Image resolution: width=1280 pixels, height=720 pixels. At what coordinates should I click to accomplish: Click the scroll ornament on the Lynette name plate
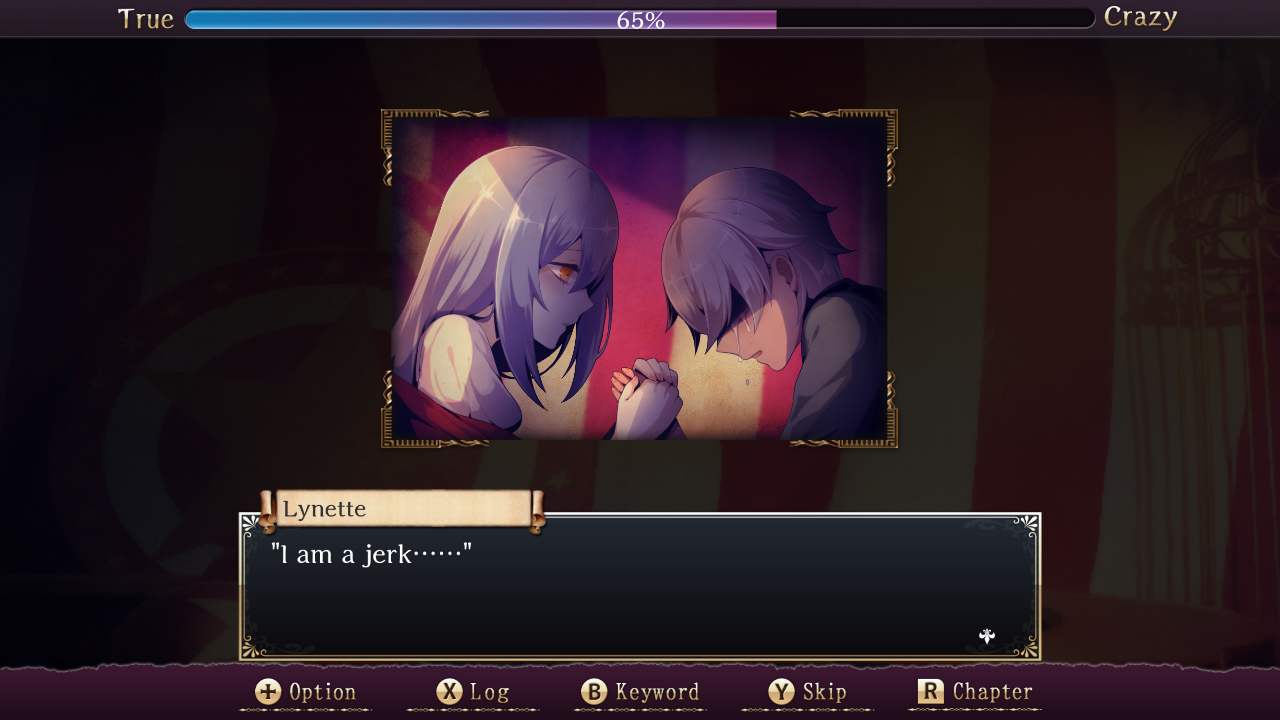266,508
